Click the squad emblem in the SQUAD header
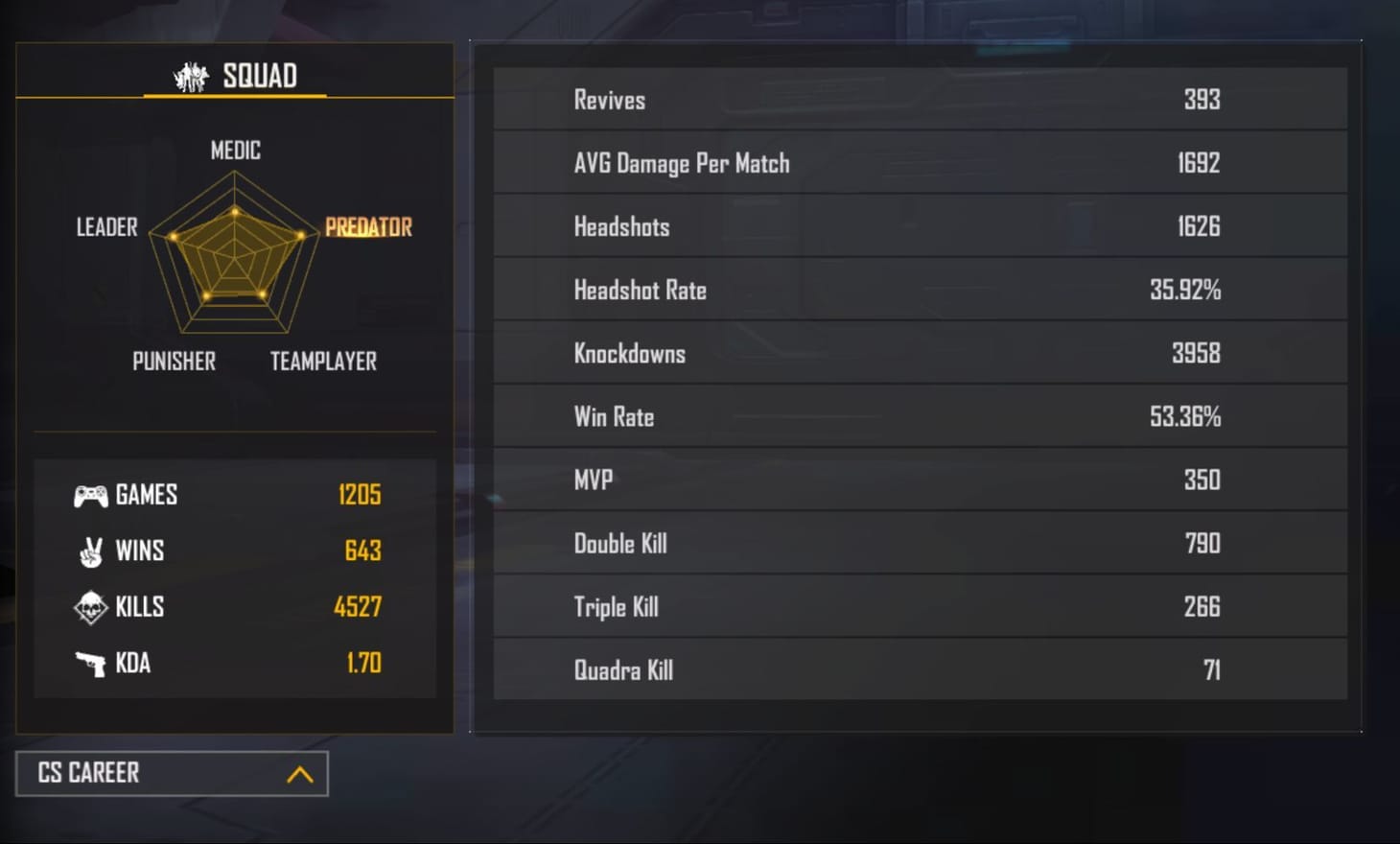The height and width of the screenshot is (844, 1400). (x=190, y=75)
